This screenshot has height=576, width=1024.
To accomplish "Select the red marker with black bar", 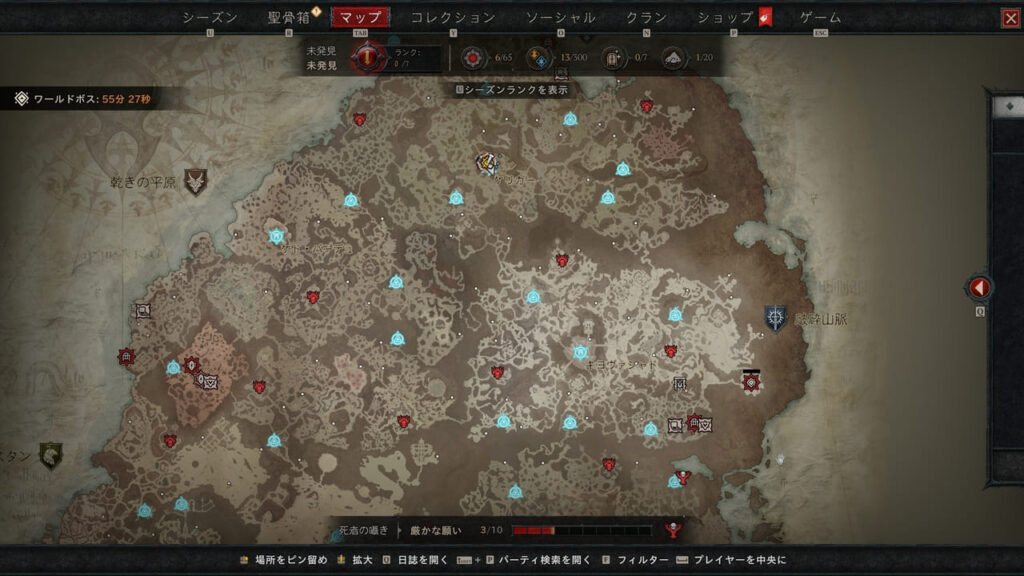I will [x=751, y=381].
